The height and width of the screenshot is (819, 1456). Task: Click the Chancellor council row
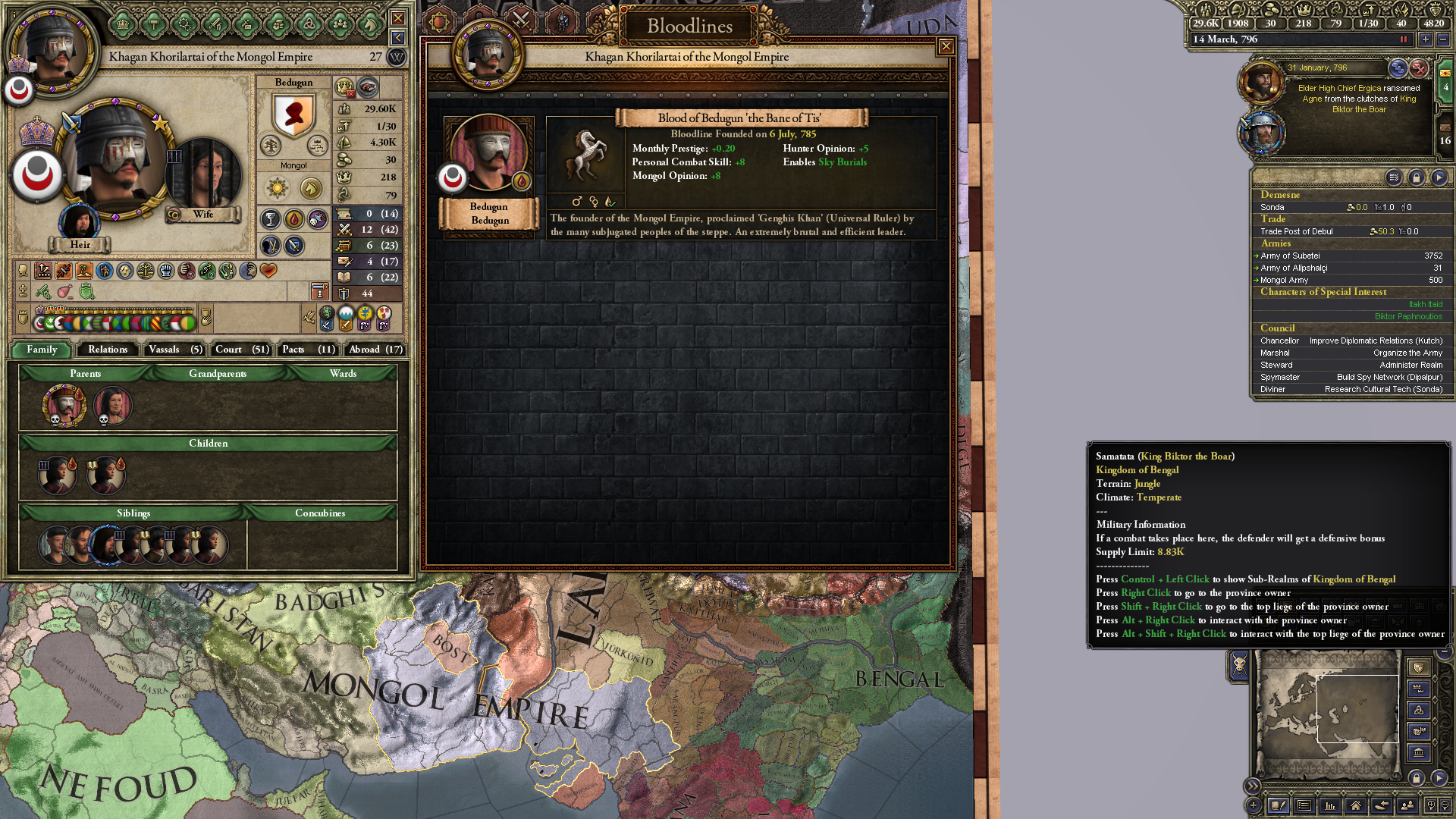coord(1351,341)
